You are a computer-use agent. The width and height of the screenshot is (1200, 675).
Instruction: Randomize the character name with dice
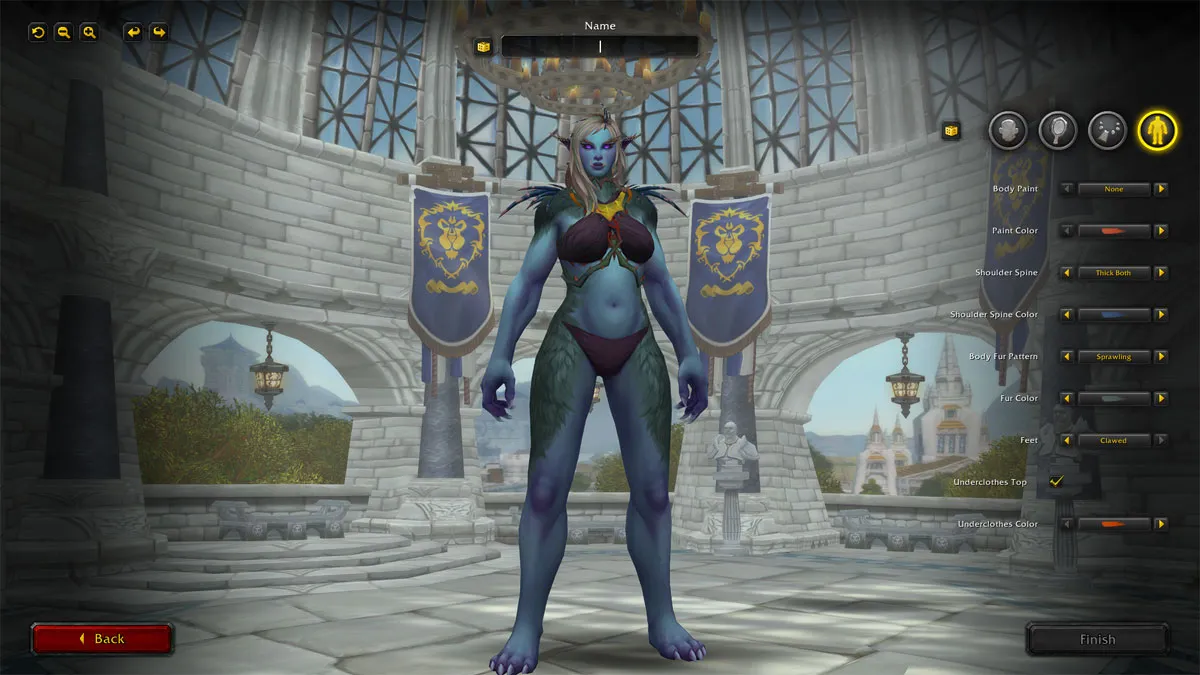click(x=483, y=47)
